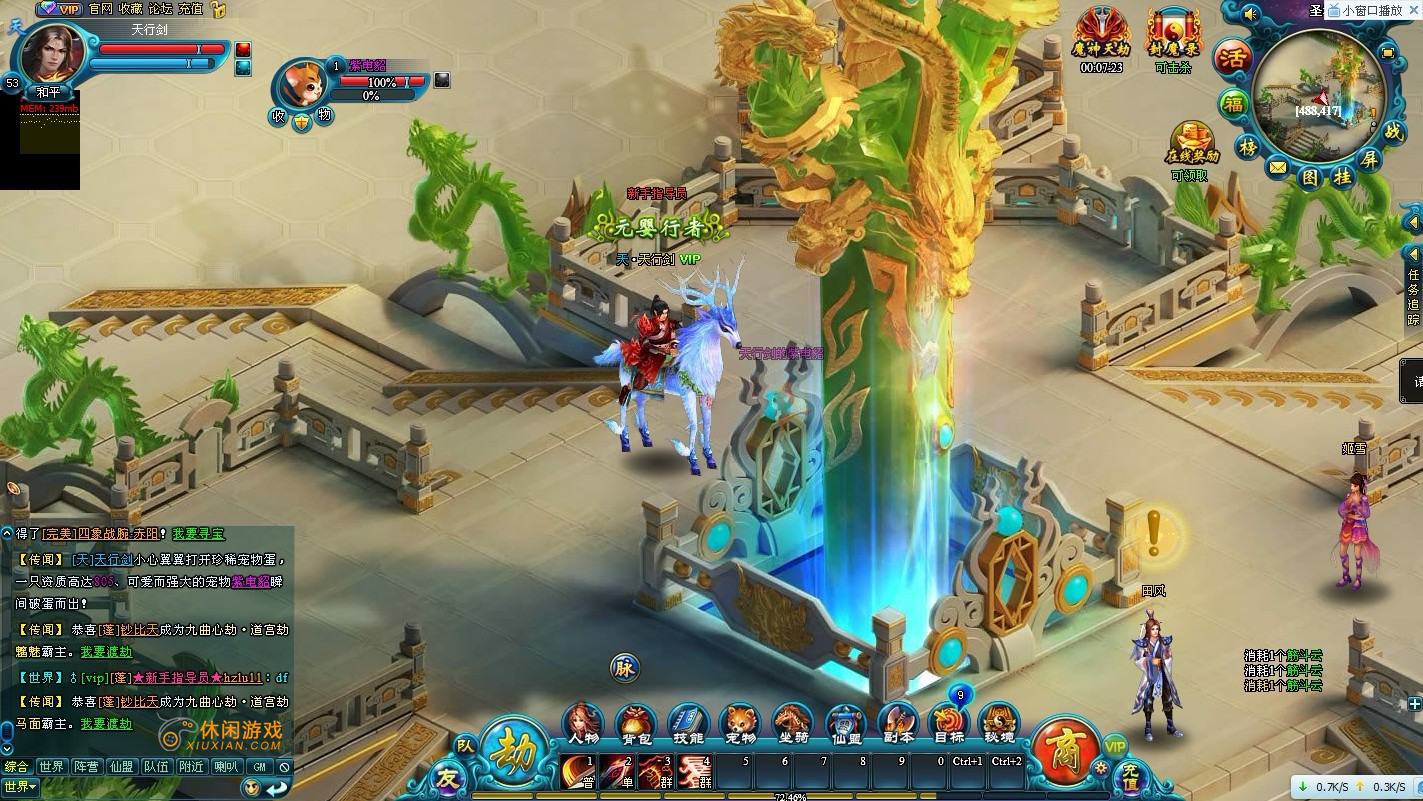Close the 小窗口播放 overlay
Image resolution: width=1423 pixels, height=801 pixels.
1414,10
